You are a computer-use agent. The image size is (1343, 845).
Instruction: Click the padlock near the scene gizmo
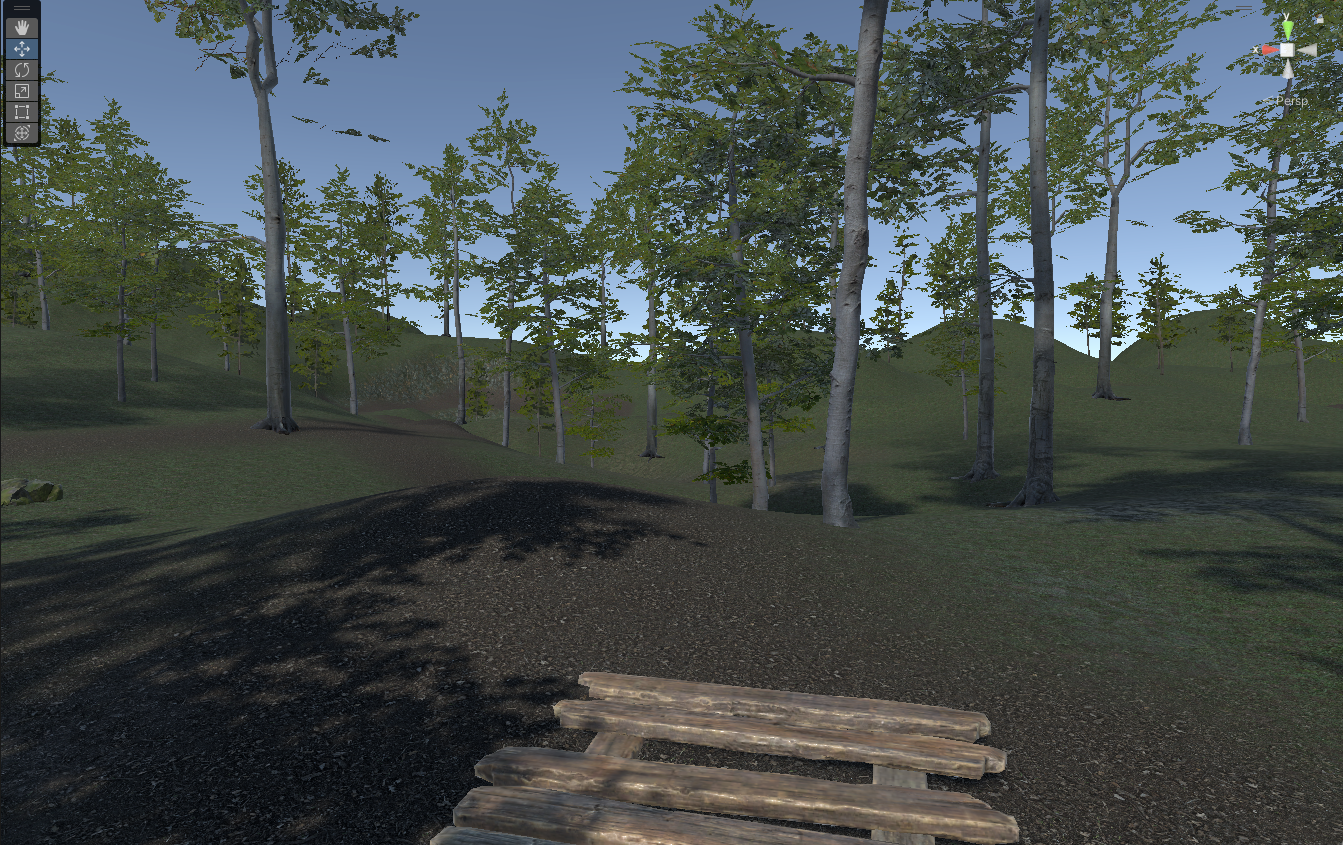coord(1319,19)
